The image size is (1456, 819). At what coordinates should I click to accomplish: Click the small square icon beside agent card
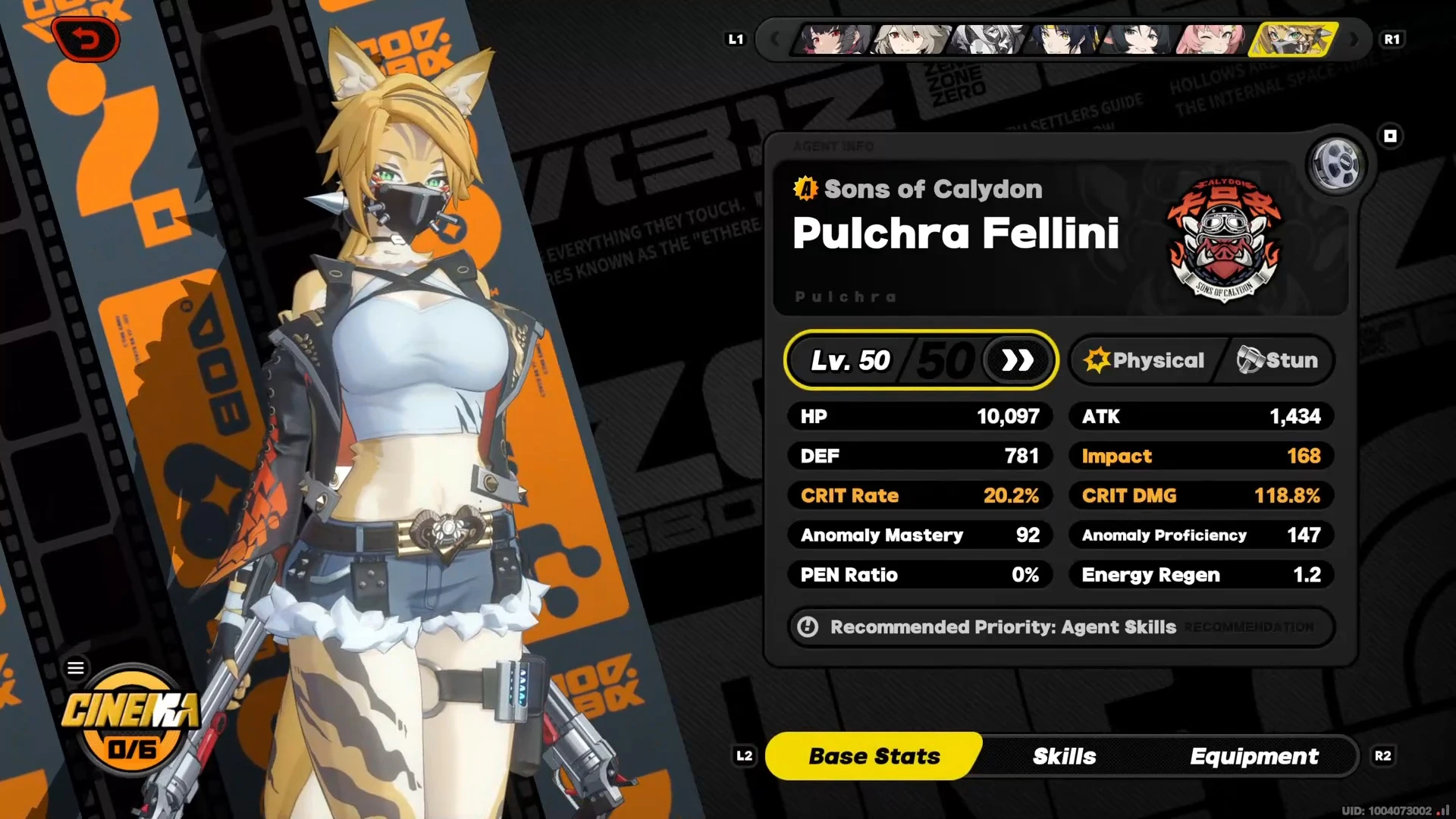click(1390, 136)
